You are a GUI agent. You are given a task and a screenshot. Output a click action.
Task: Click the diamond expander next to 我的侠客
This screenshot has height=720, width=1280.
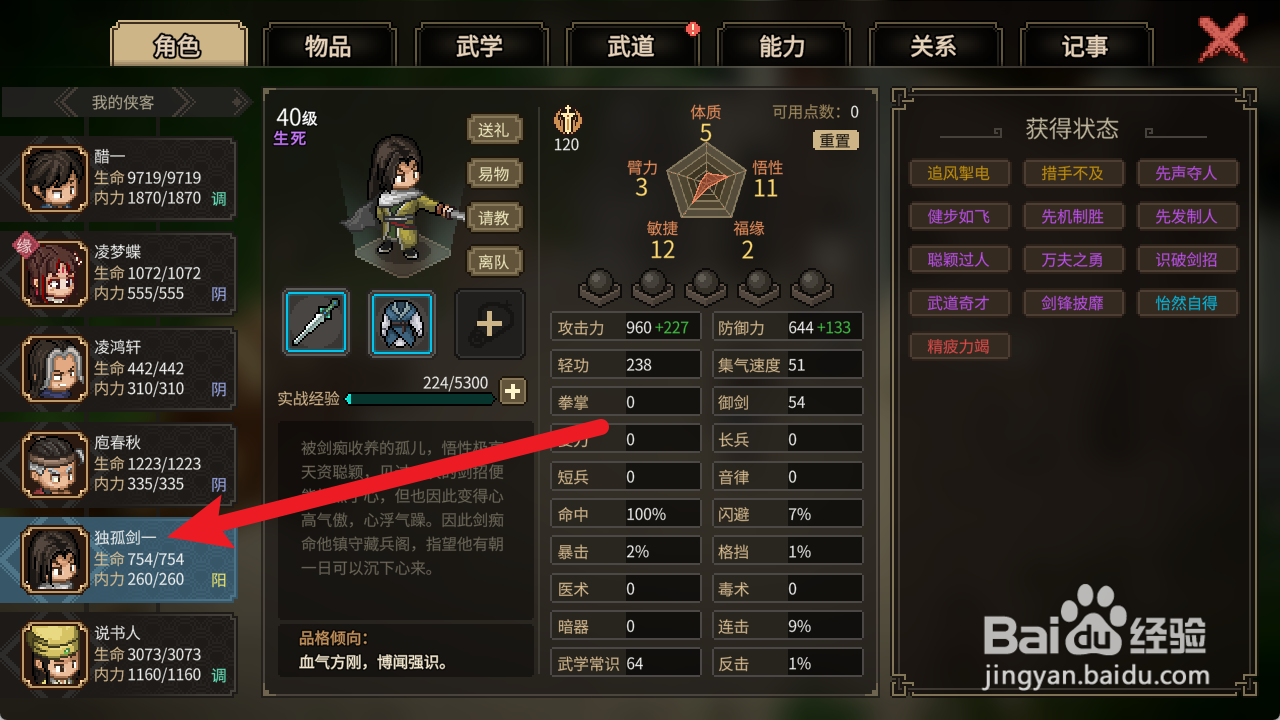(x=237, y=101)
